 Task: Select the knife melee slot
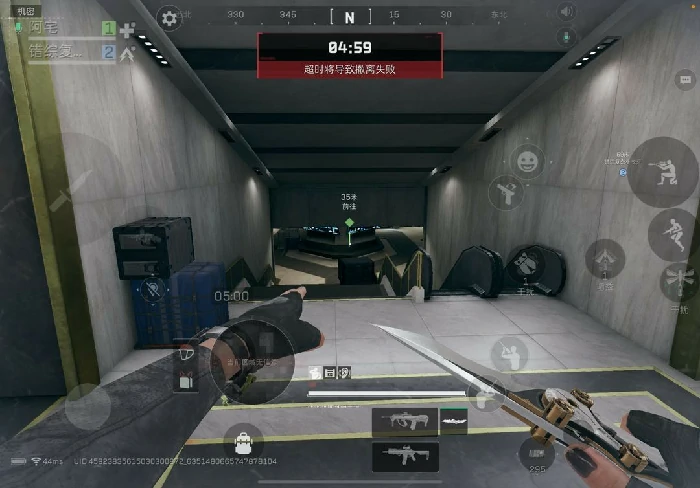tap(455, 422)
